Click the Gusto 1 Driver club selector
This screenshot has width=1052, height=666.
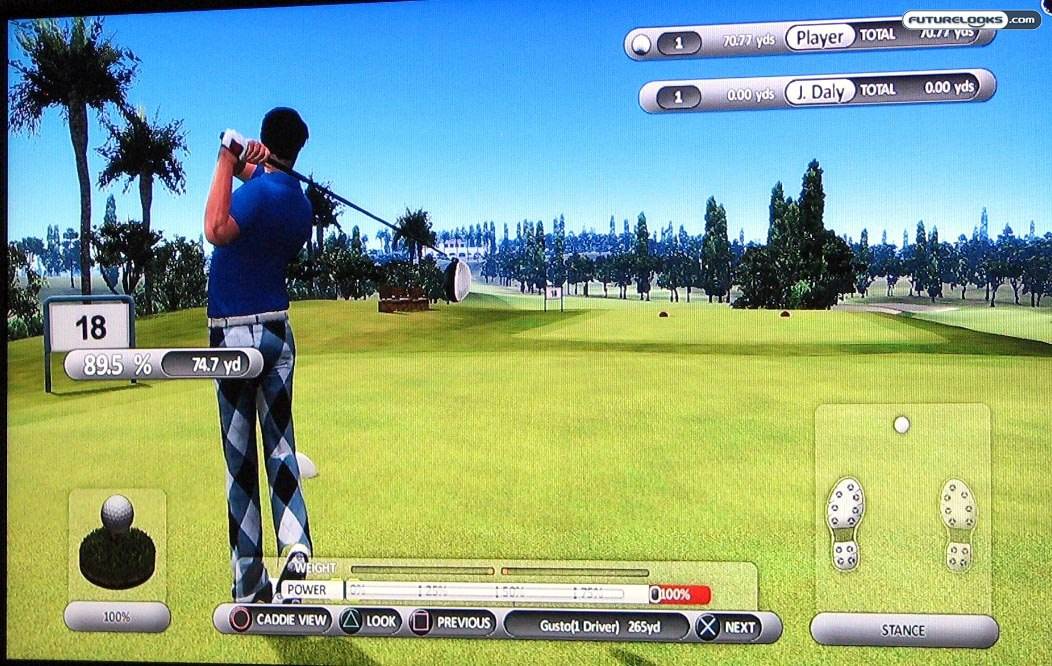596,626
